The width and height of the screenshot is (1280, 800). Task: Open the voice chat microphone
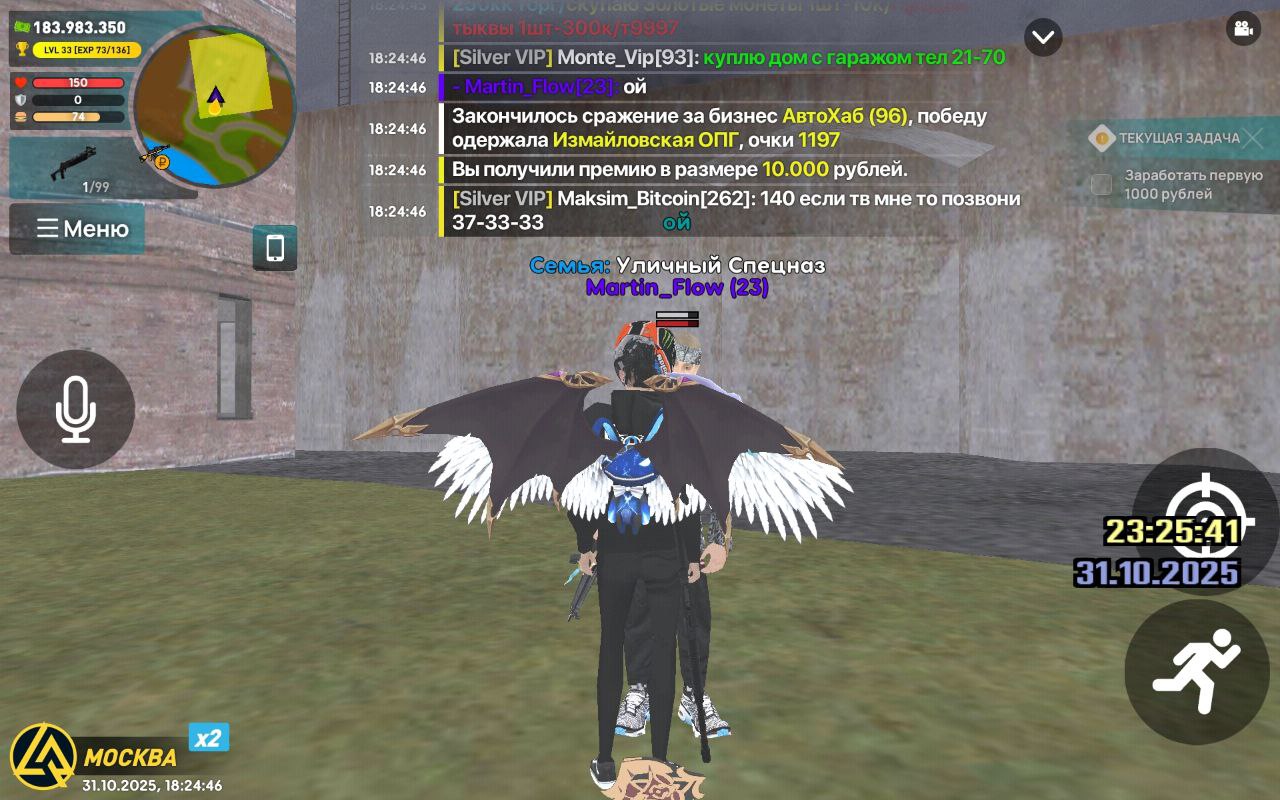pos(75,410)
